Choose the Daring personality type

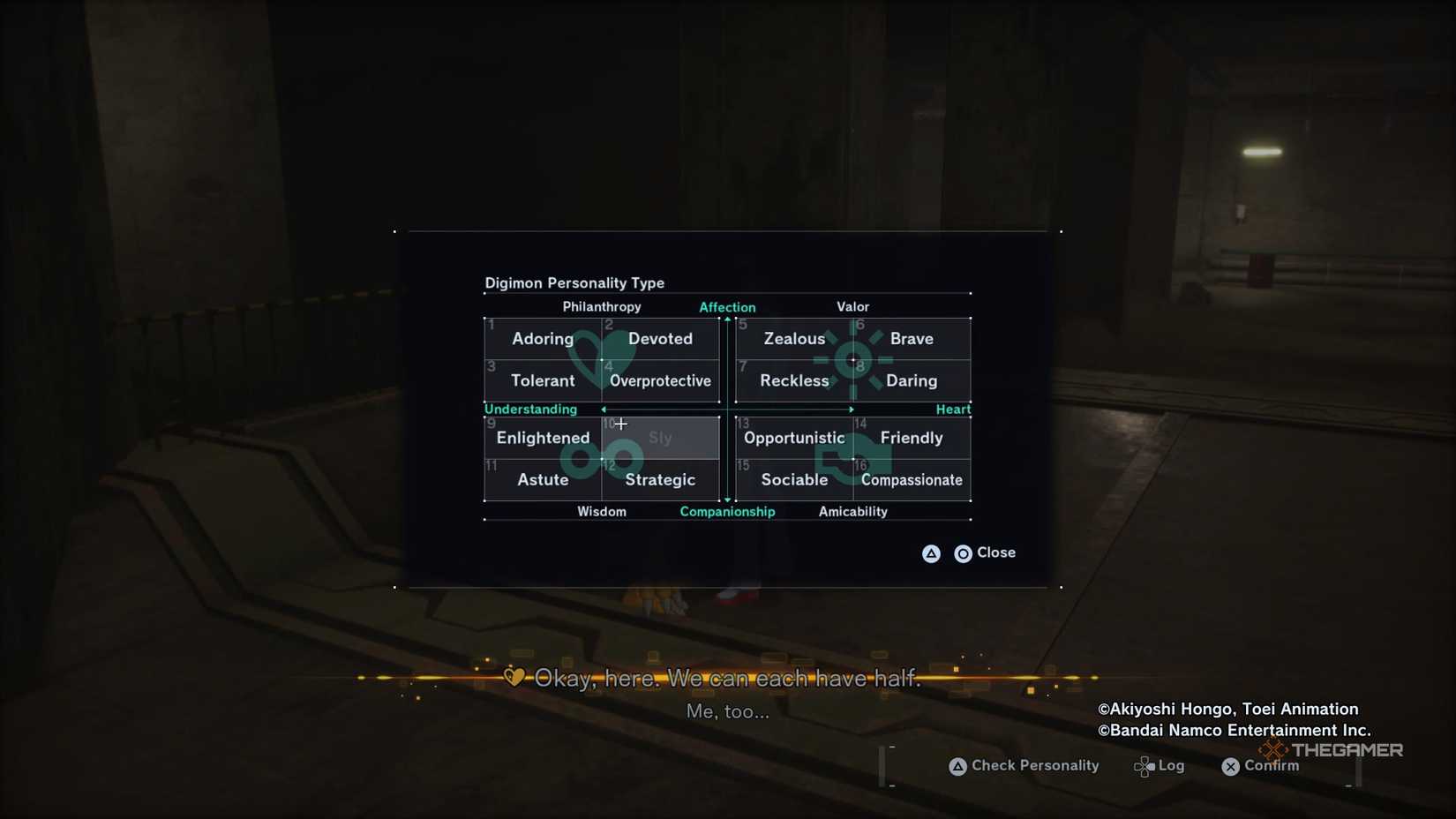tap(912, 381)
